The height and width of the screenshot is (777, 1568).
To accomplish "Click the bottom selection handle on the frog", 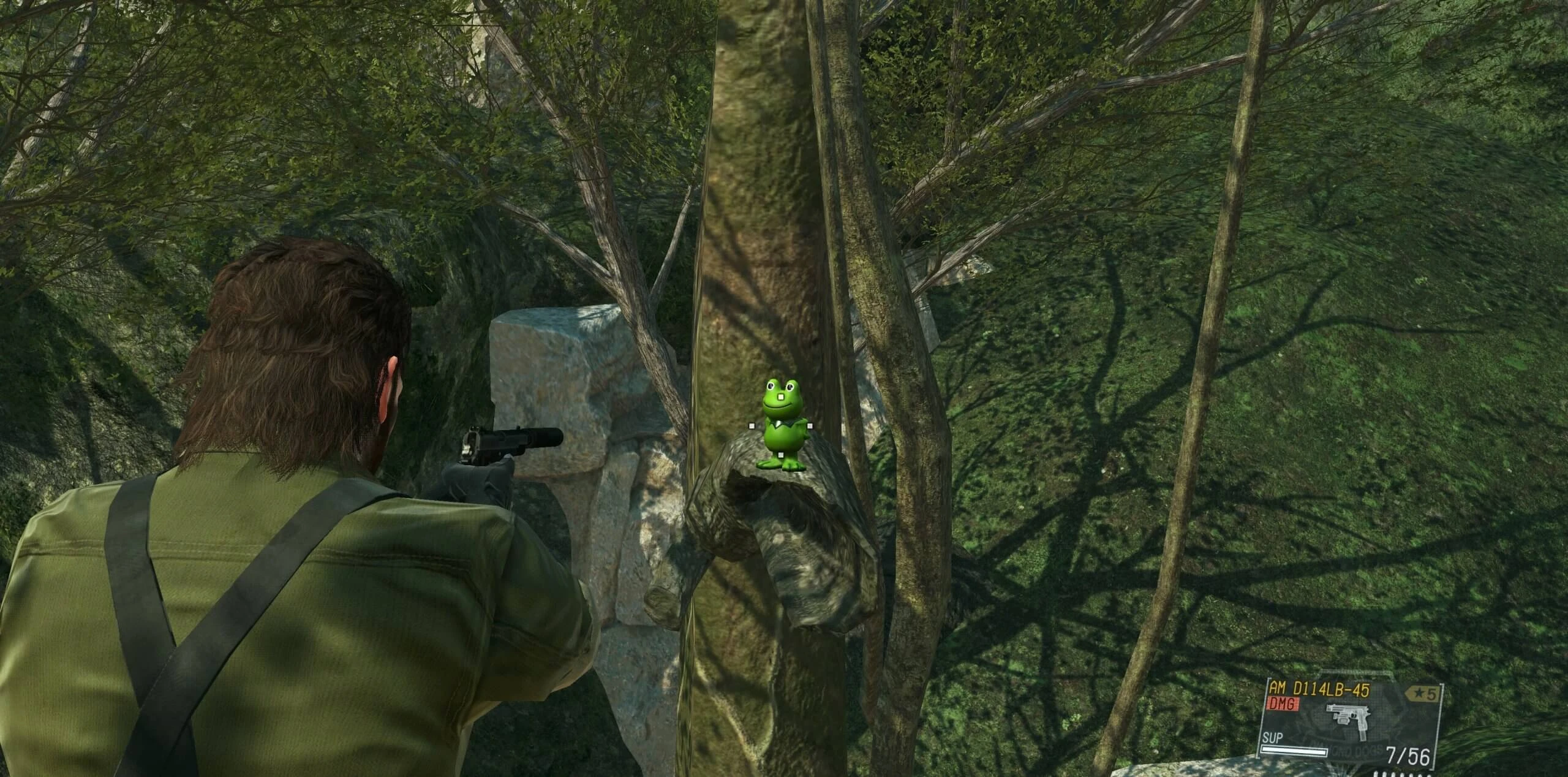I will (780, 455).
